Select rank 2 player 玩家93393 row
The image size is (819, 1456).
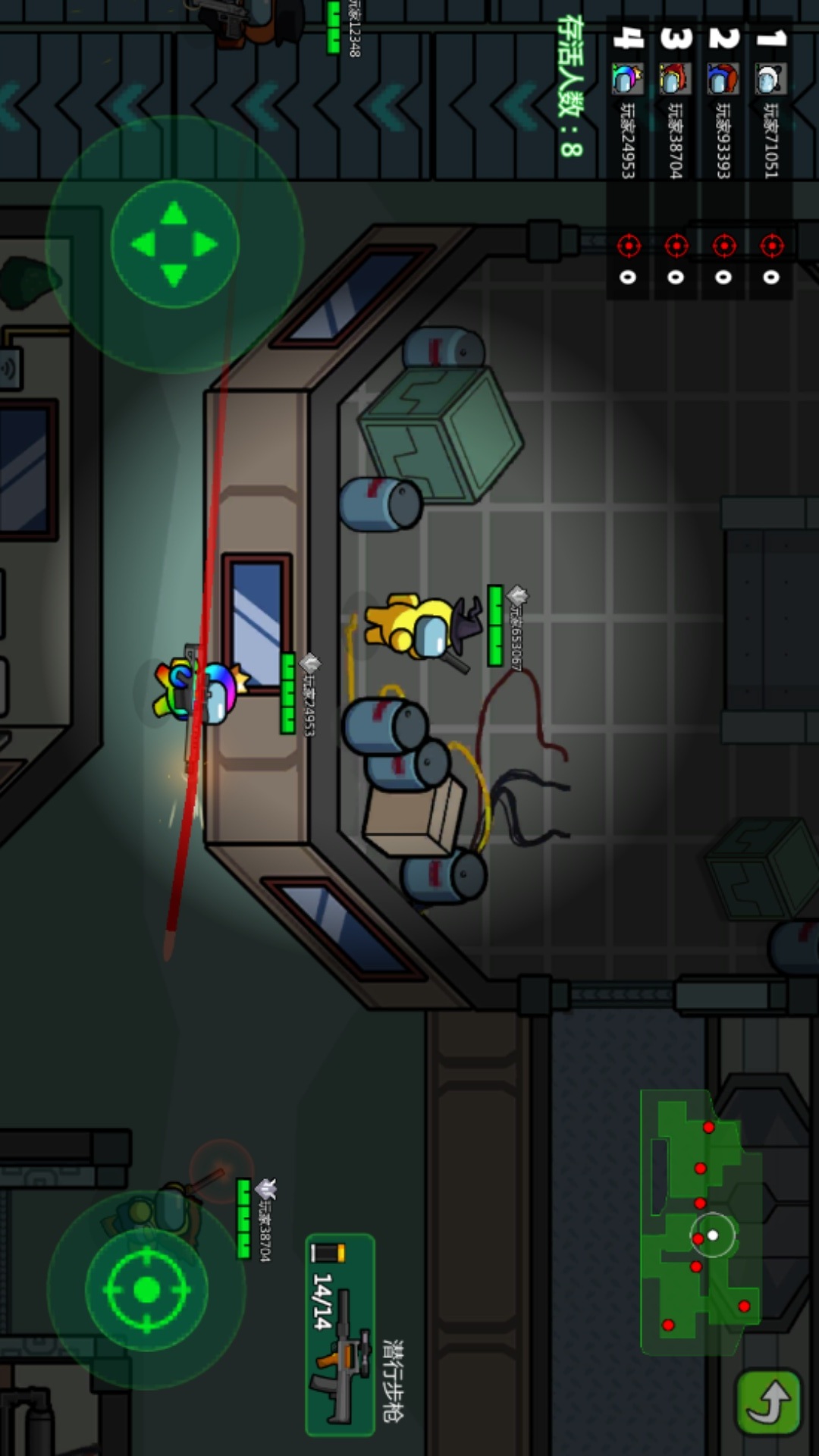pyautogui.click(x=723, y=157)
